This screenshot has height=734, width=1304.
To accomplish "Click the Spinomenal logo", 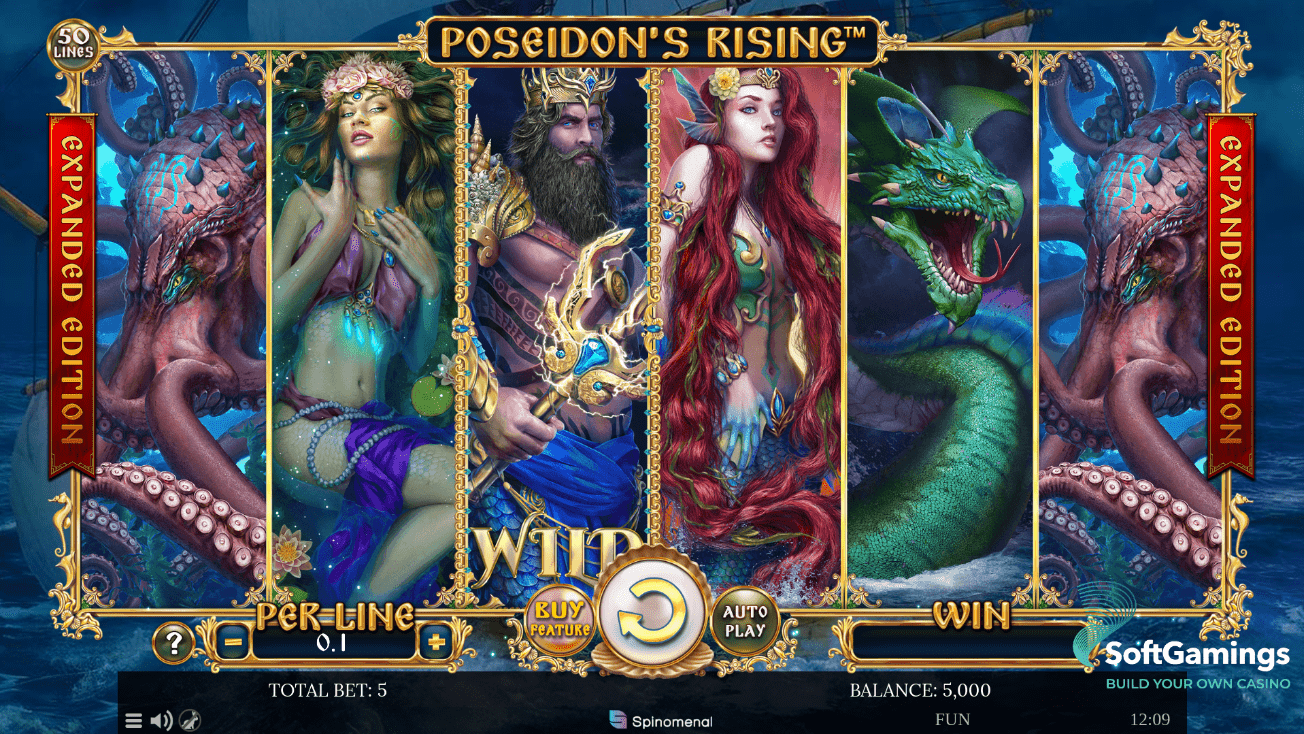I will click(659, 718).
